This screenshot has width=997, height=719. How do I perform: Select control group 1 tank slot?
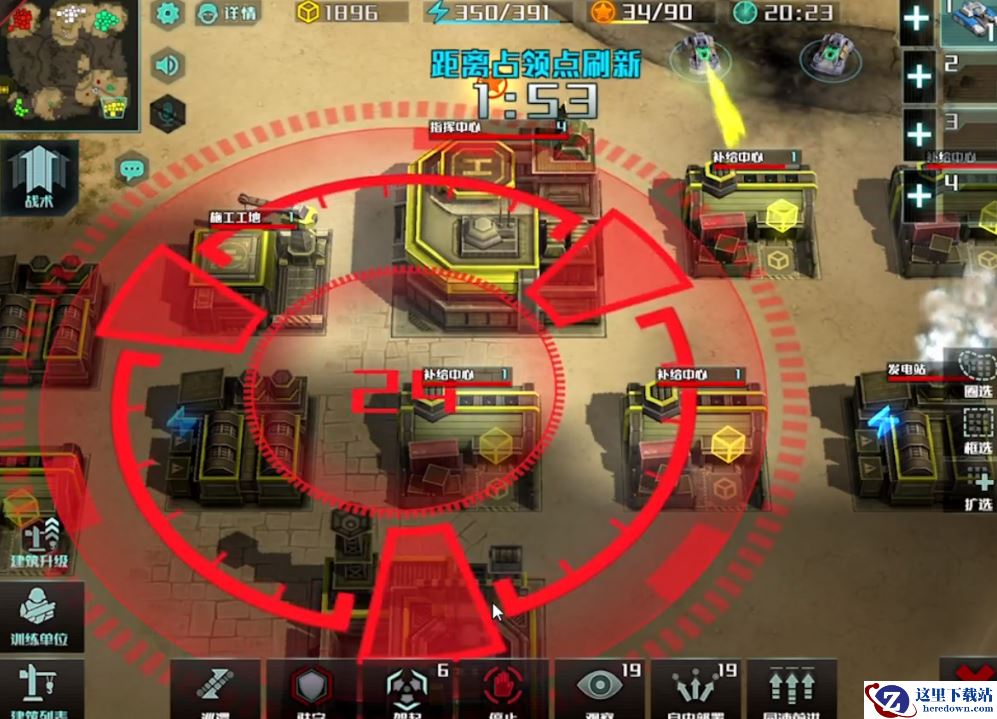968,22
